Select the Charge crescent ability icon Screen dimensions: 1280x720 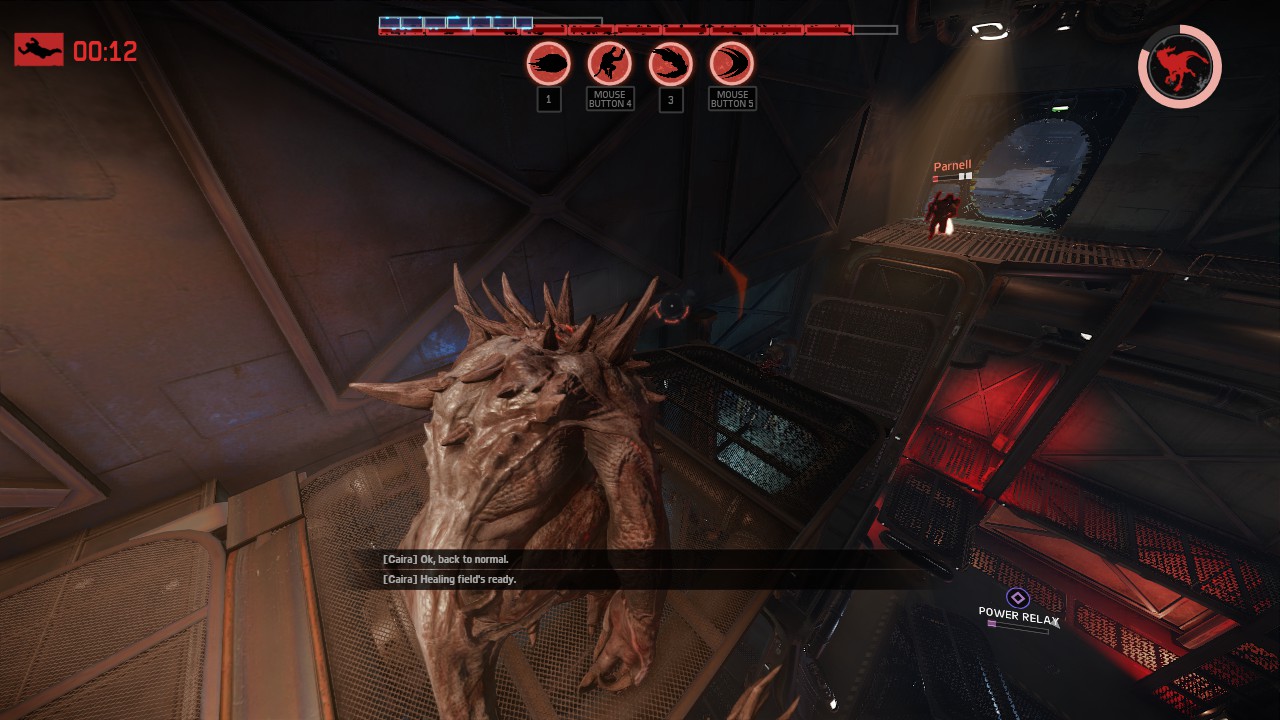(x=731, y=65)
